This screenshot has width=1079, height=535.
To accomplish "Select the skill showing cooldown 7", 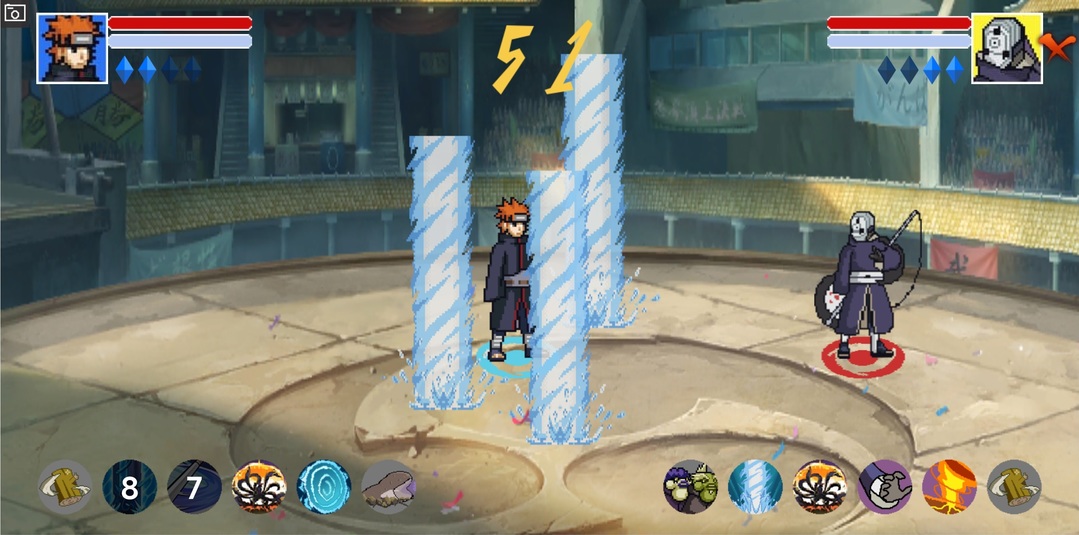I will click(x=194, y=487).
